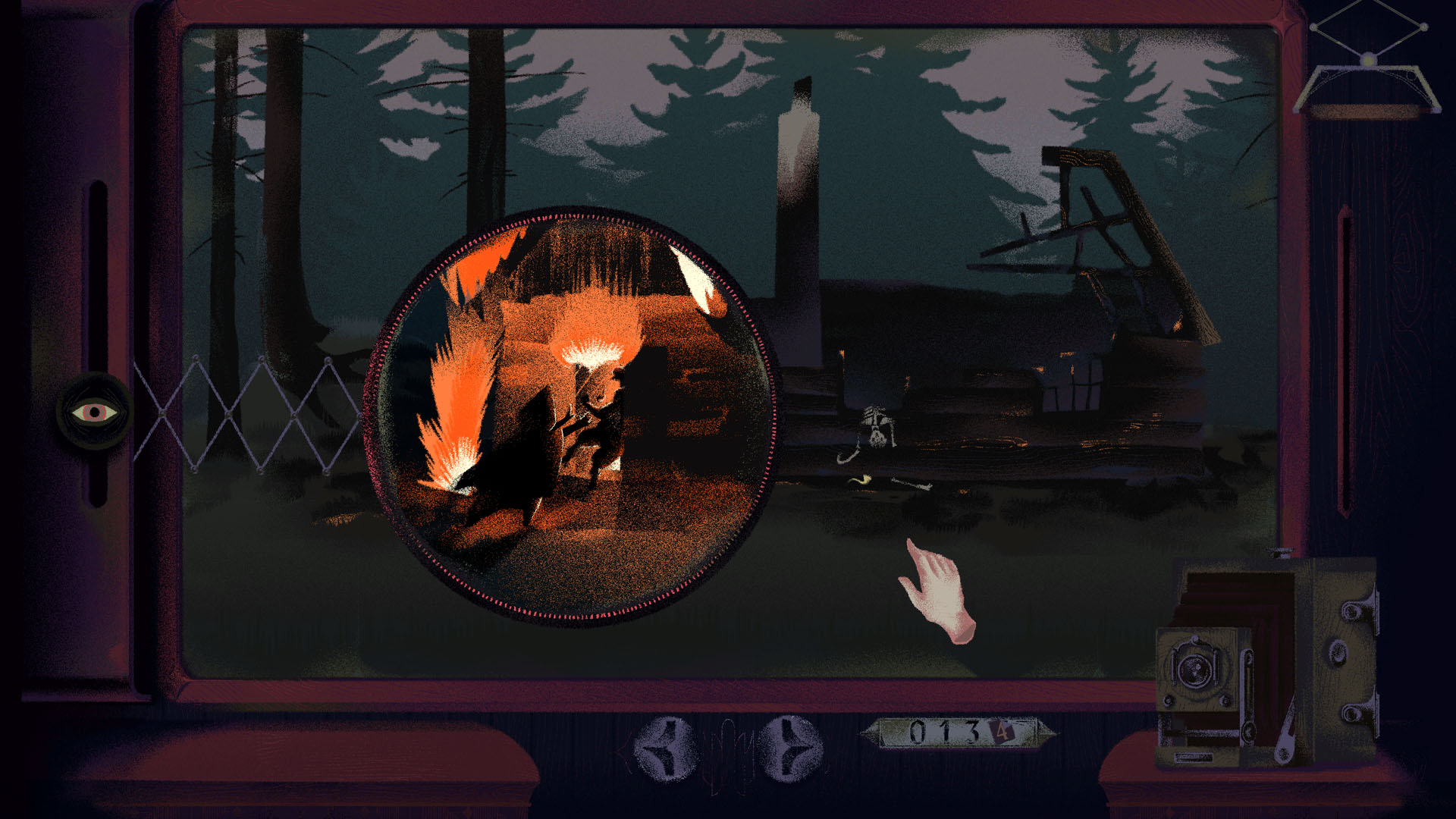This screenshot has width=1456, height=819.
Task: Click the camera's round lens
Action: click(x=1194, y=670)
